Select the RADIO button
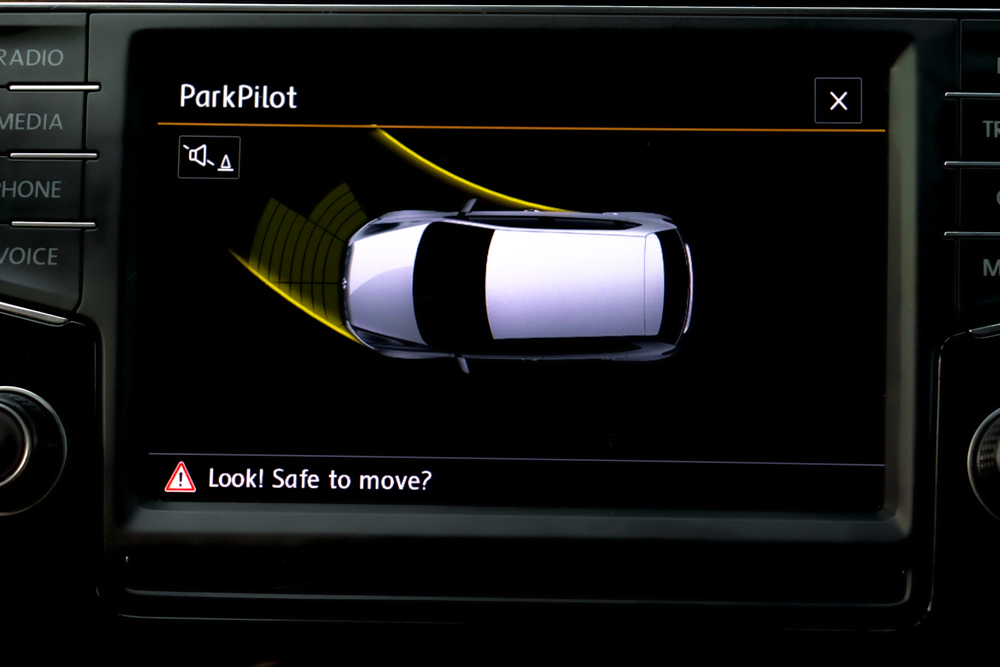This screenshot has width=1000, height=667. point(36,57)
